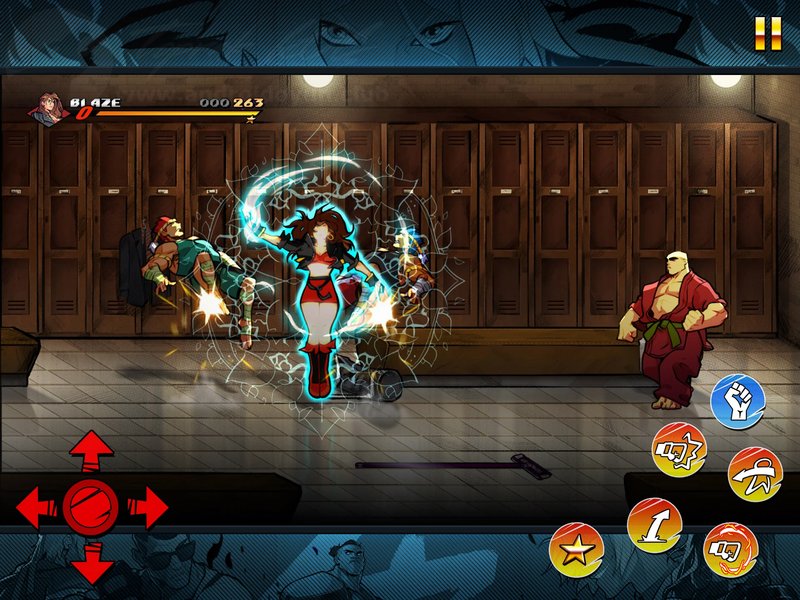Viewport: 800px width, 600px height.
Task: Tap the jump button with the upward arrow
Action: pyautogui.click(x=654, y=525)
